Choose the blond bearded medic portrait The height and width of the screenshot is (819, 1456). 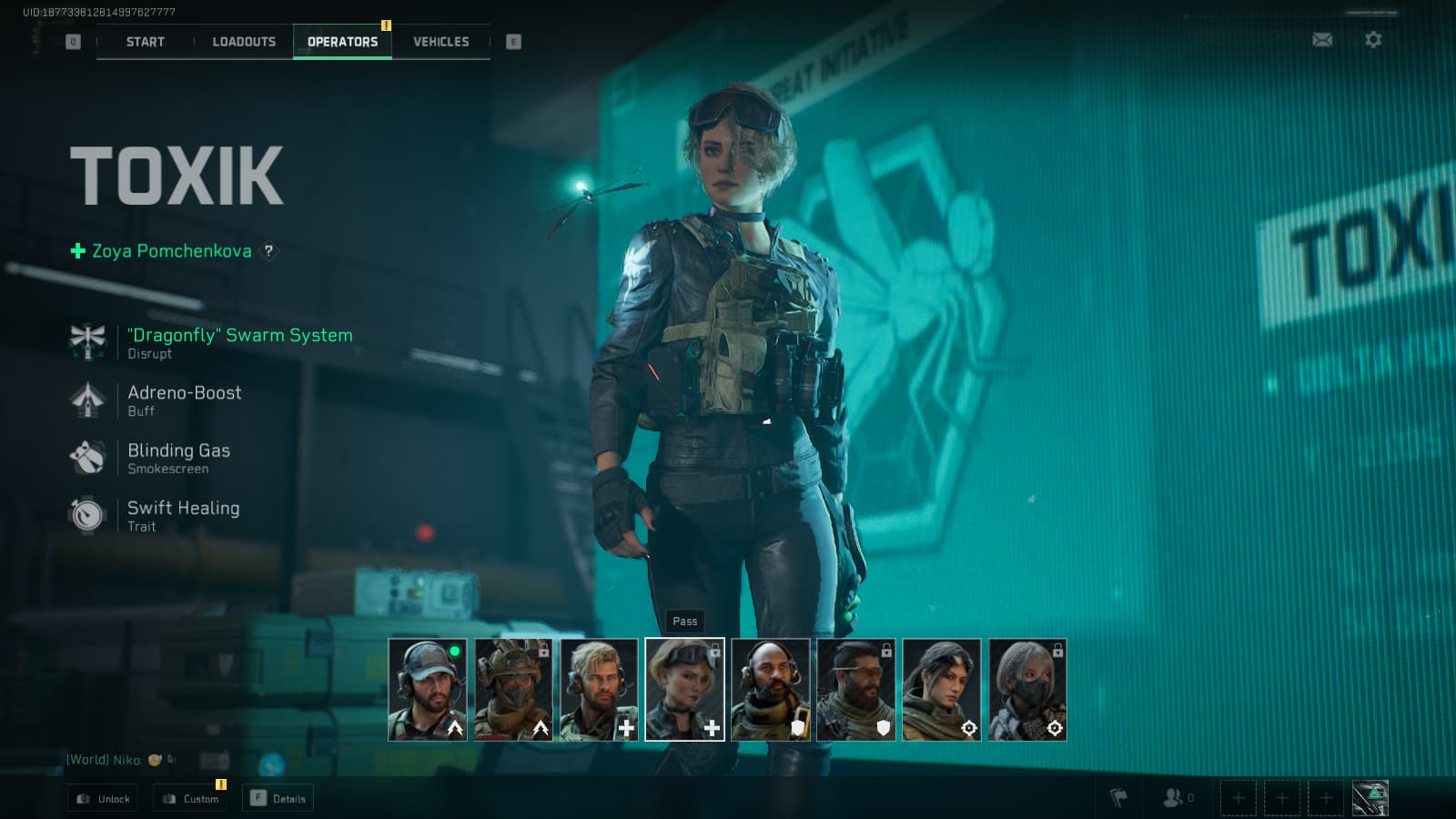pyautogui.click(x=599, y=689)
